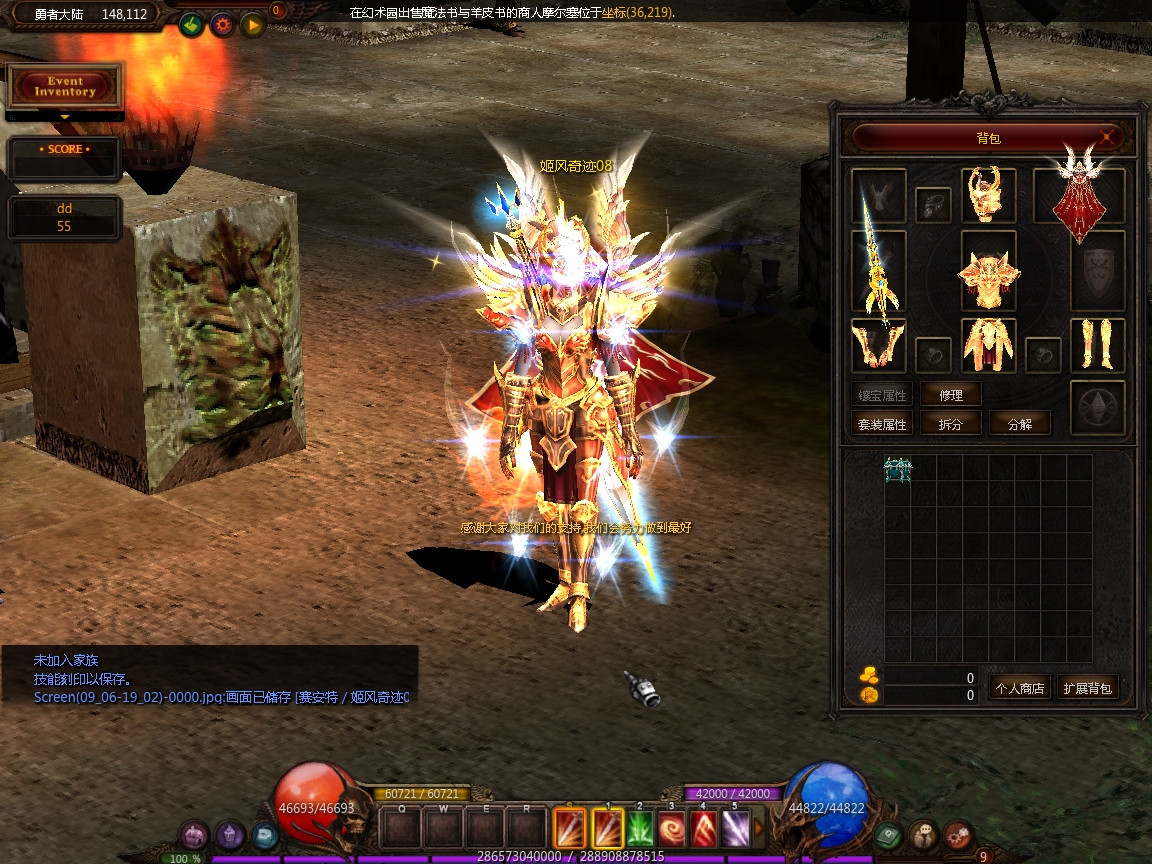
Task: Open the Event Inventory
Action: [x=66, y=87]
